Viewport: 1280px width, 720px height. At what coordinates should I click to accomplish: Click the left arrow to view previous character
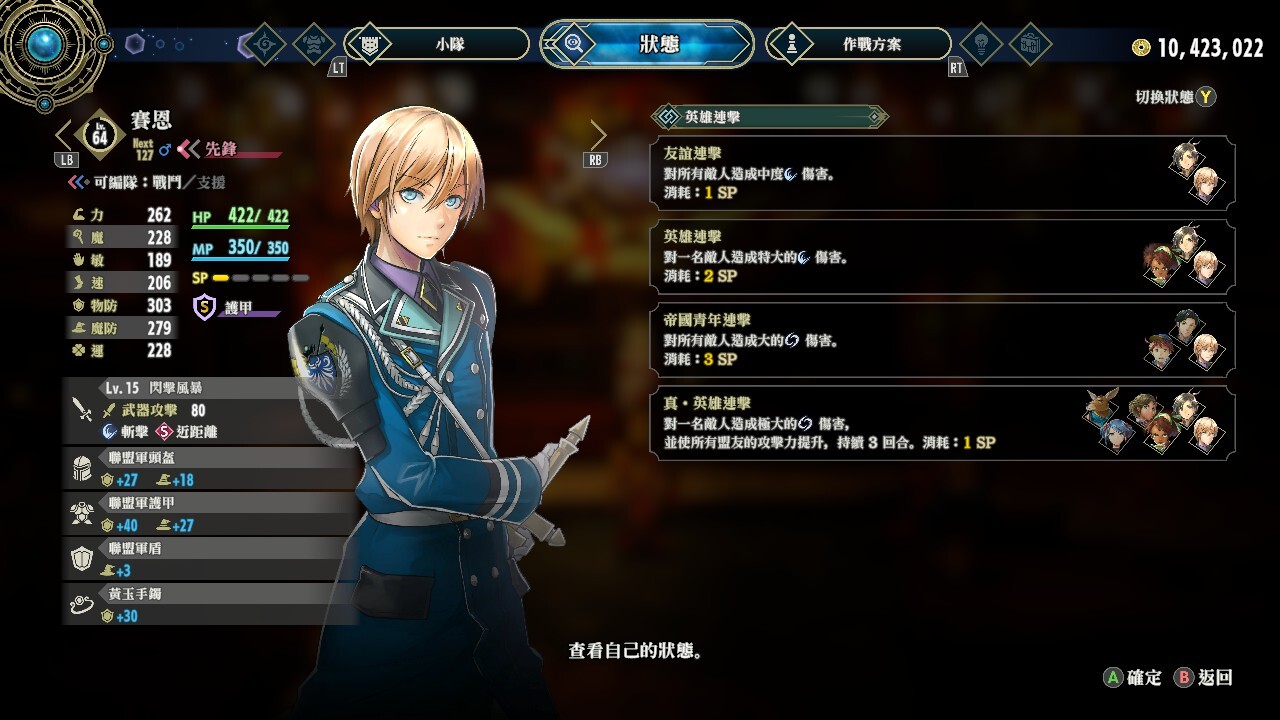(65, 134)
